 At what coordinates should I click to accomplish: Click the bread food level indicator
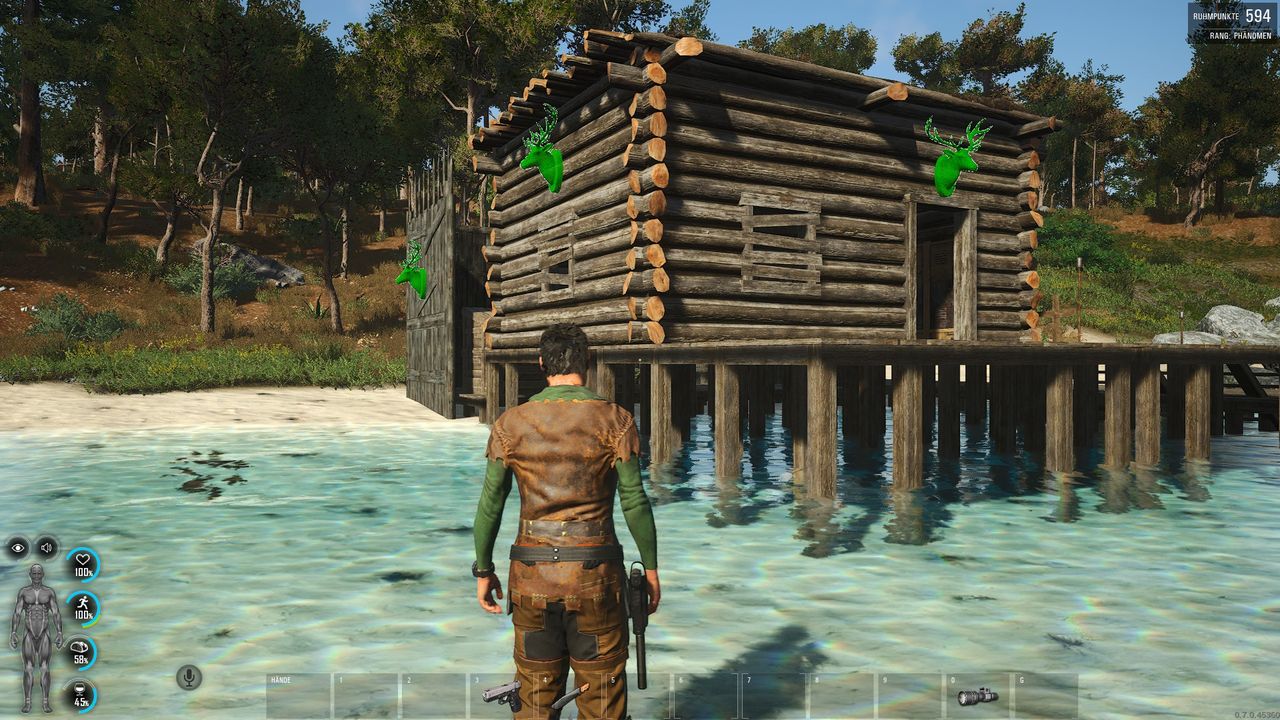[82, 652]
